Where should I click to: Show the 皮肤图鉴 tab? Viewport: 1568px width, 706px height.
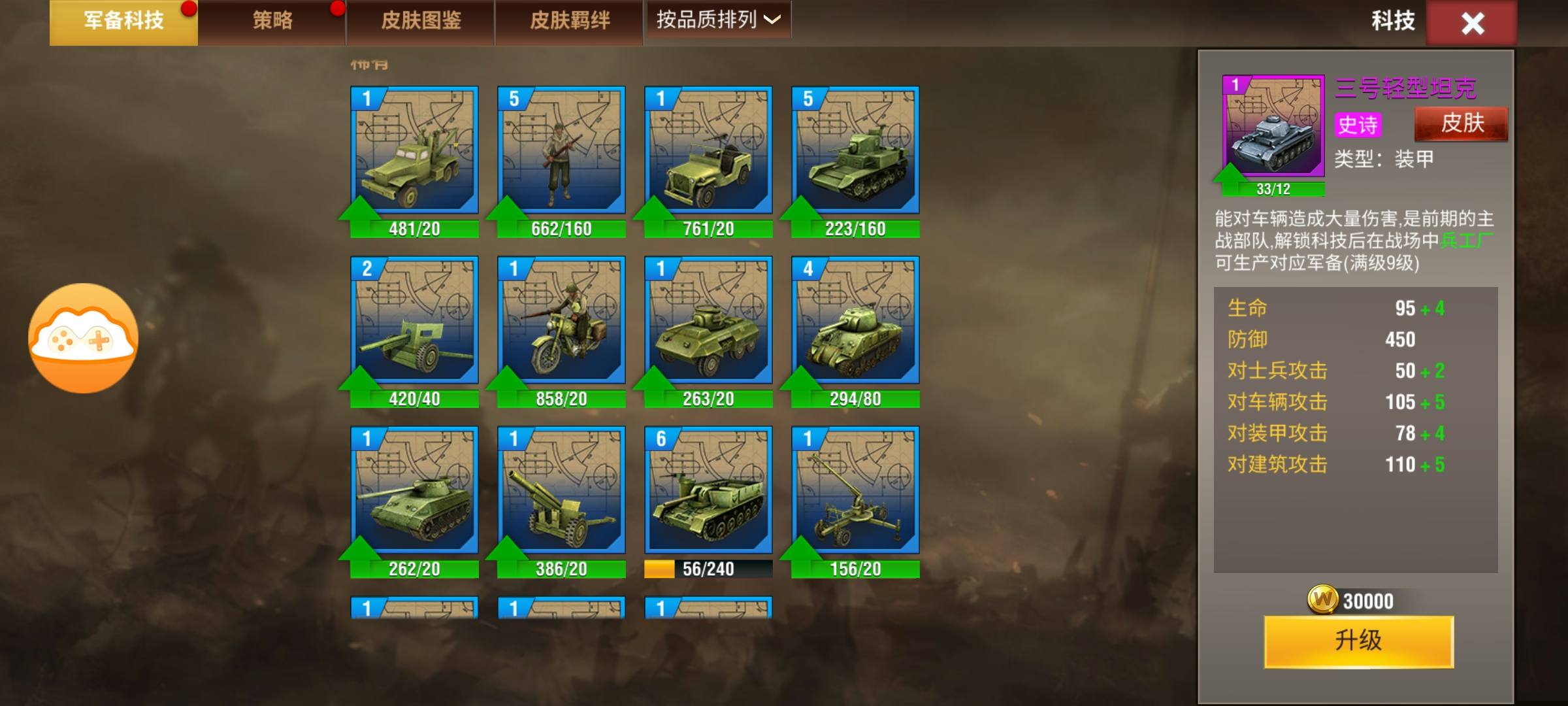pos(421,22)
